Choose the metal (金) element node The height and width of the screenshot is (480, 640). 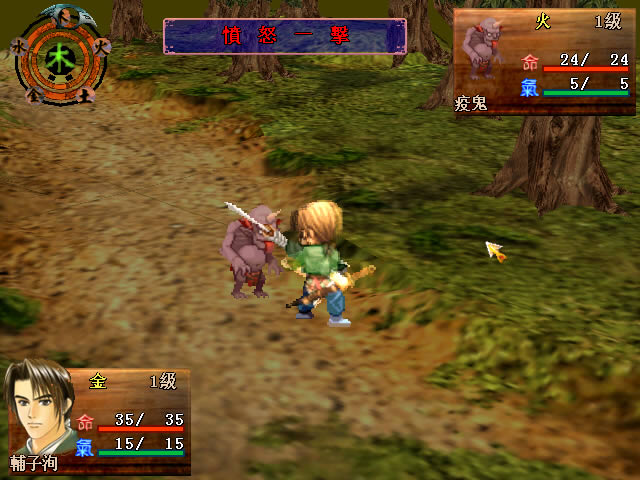click(x=36, y=95)
